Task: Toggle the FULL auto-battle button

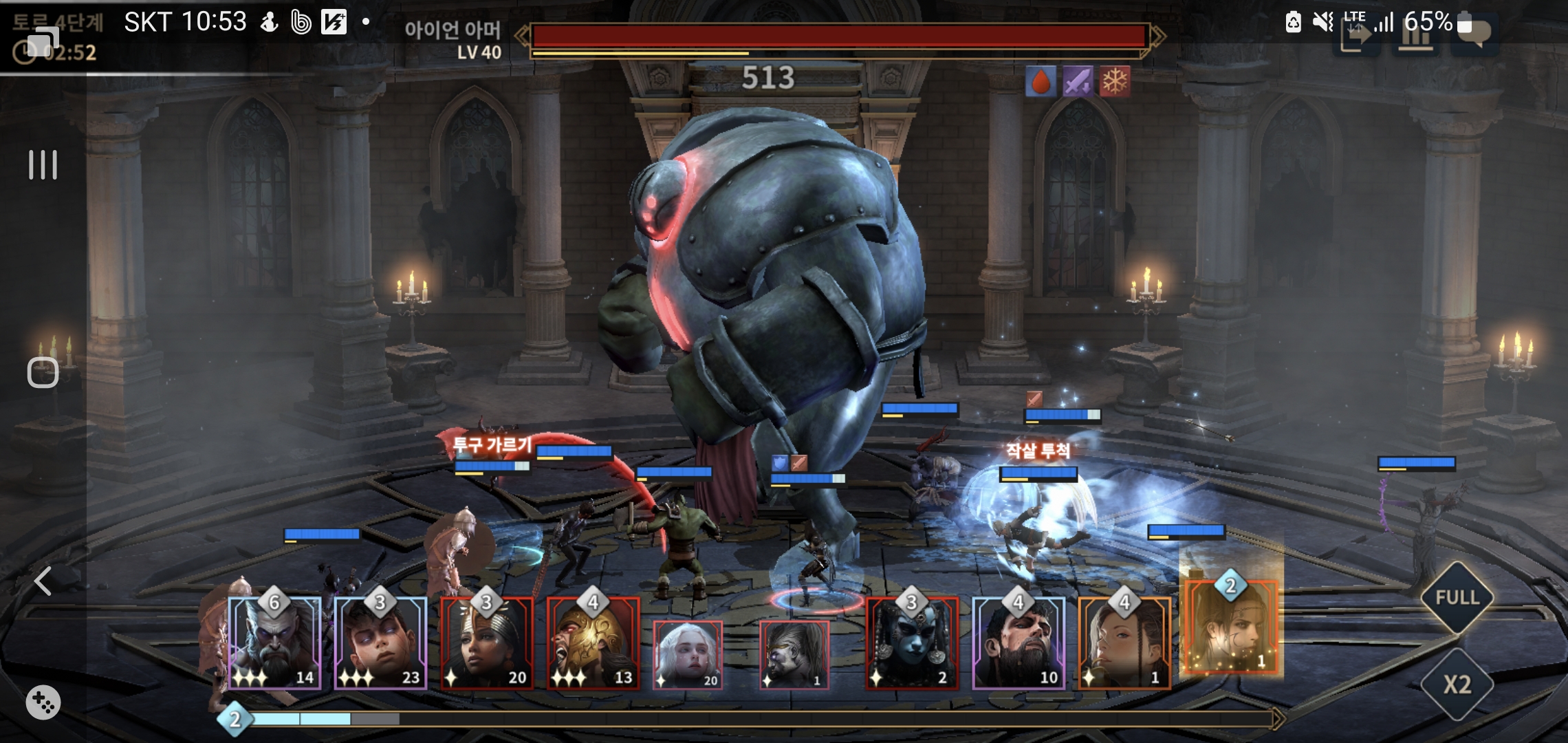Action: coord(1457,597)
